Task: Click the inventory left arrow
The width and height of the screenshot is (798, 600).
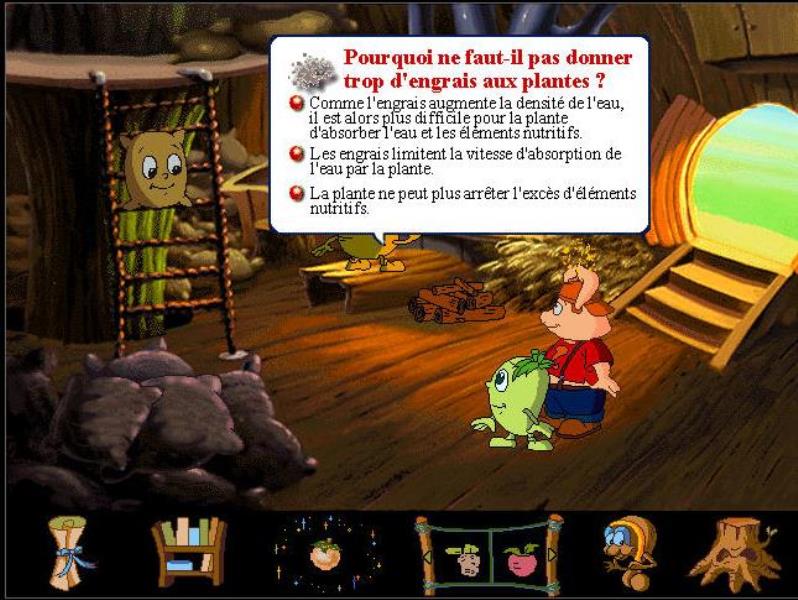Action: (x=425, y=557)
